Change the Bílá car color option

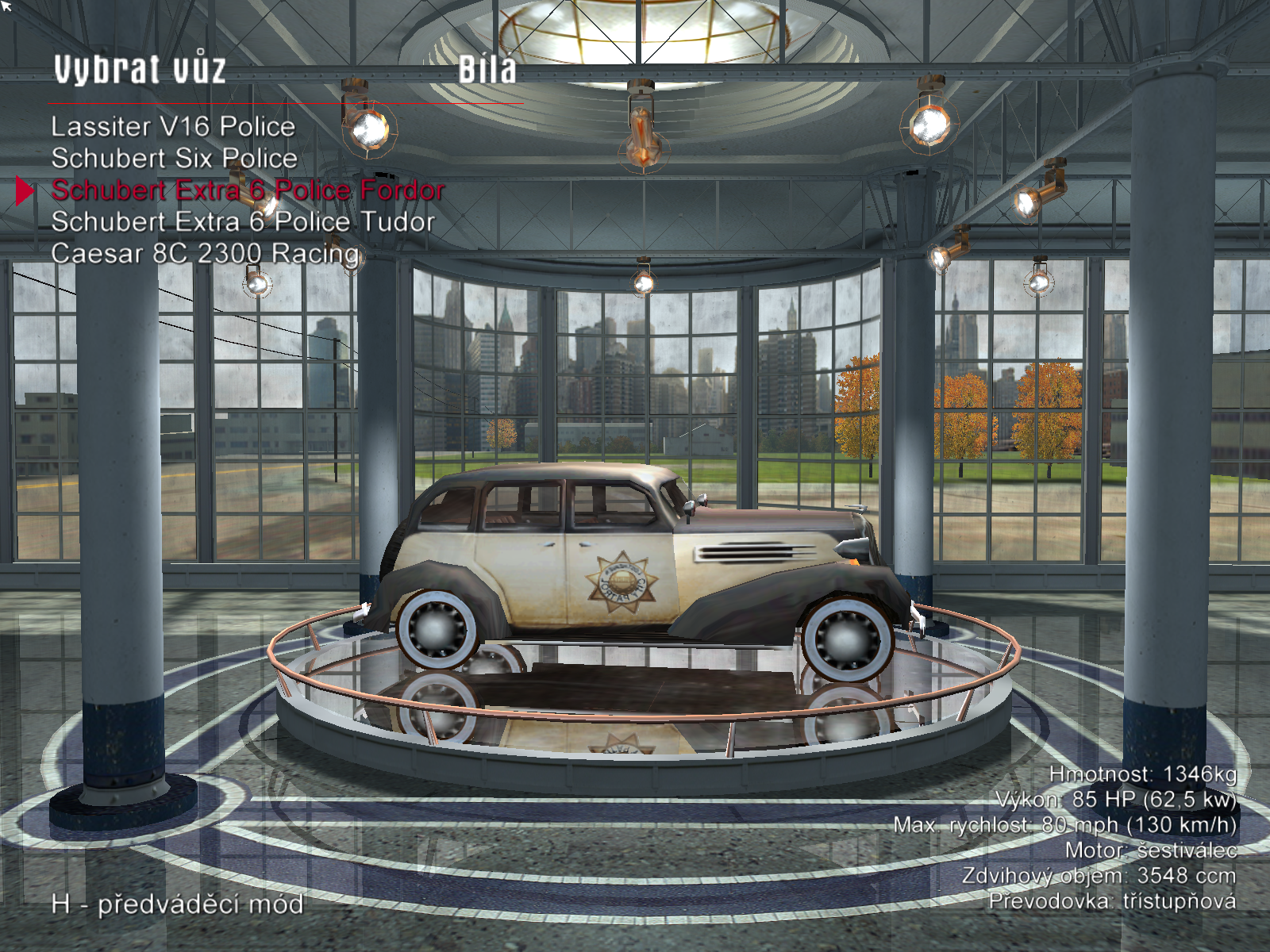click(x=487, y=70)
